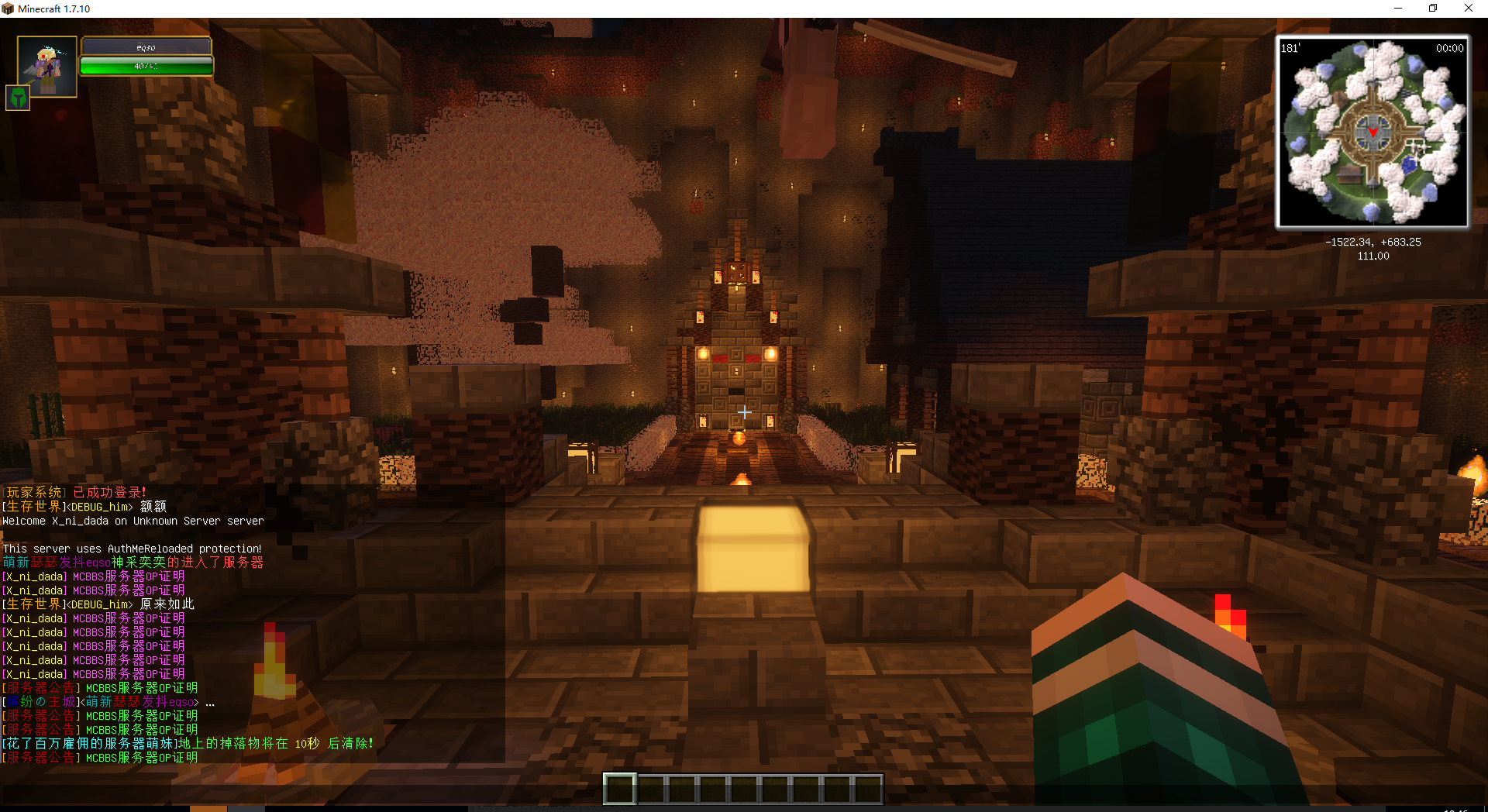Minimize the Minecraft window
1488x812 pixels.
click(x=1398, y=9)
